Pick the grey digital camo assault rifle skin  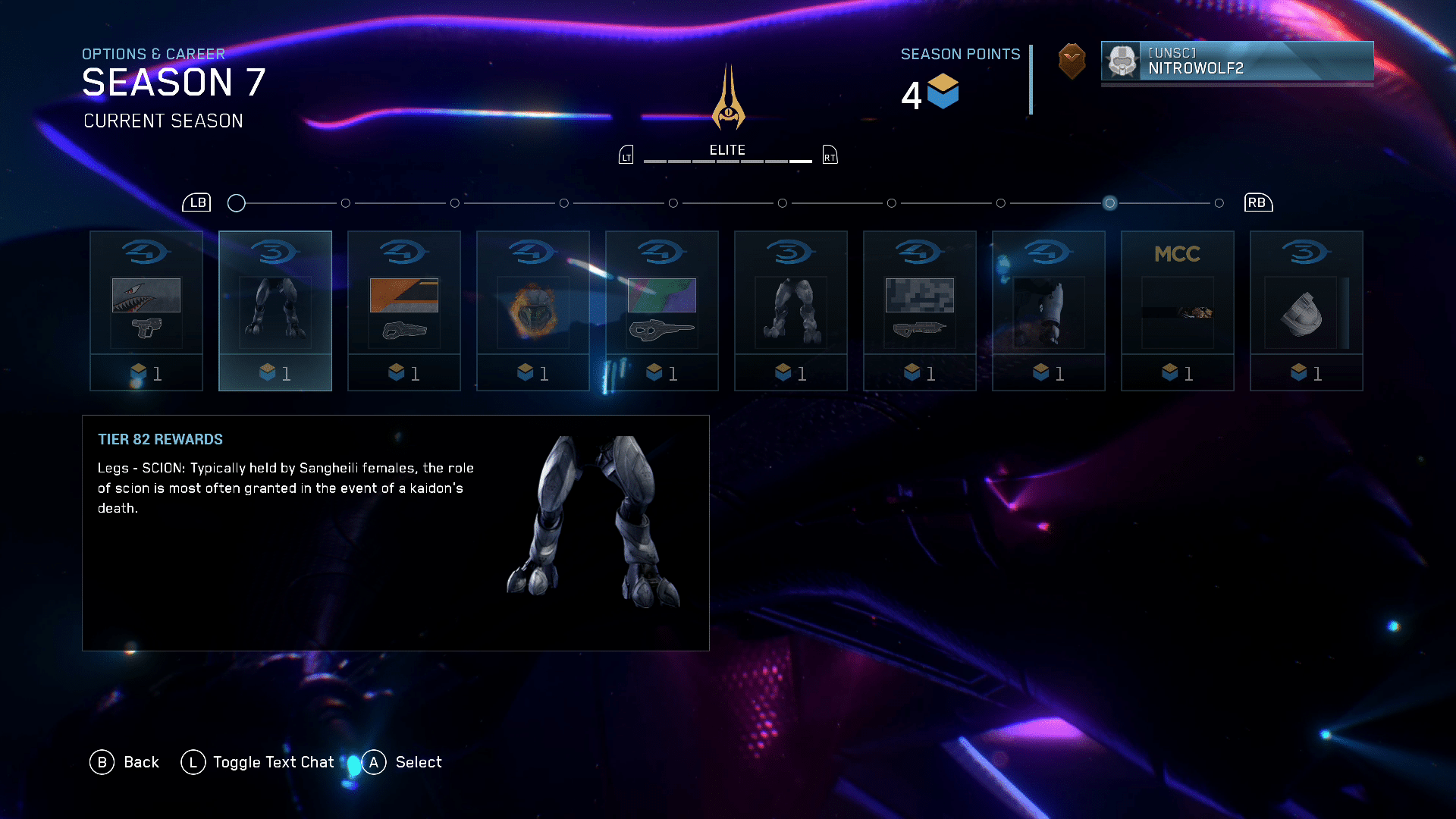(920, 311)
